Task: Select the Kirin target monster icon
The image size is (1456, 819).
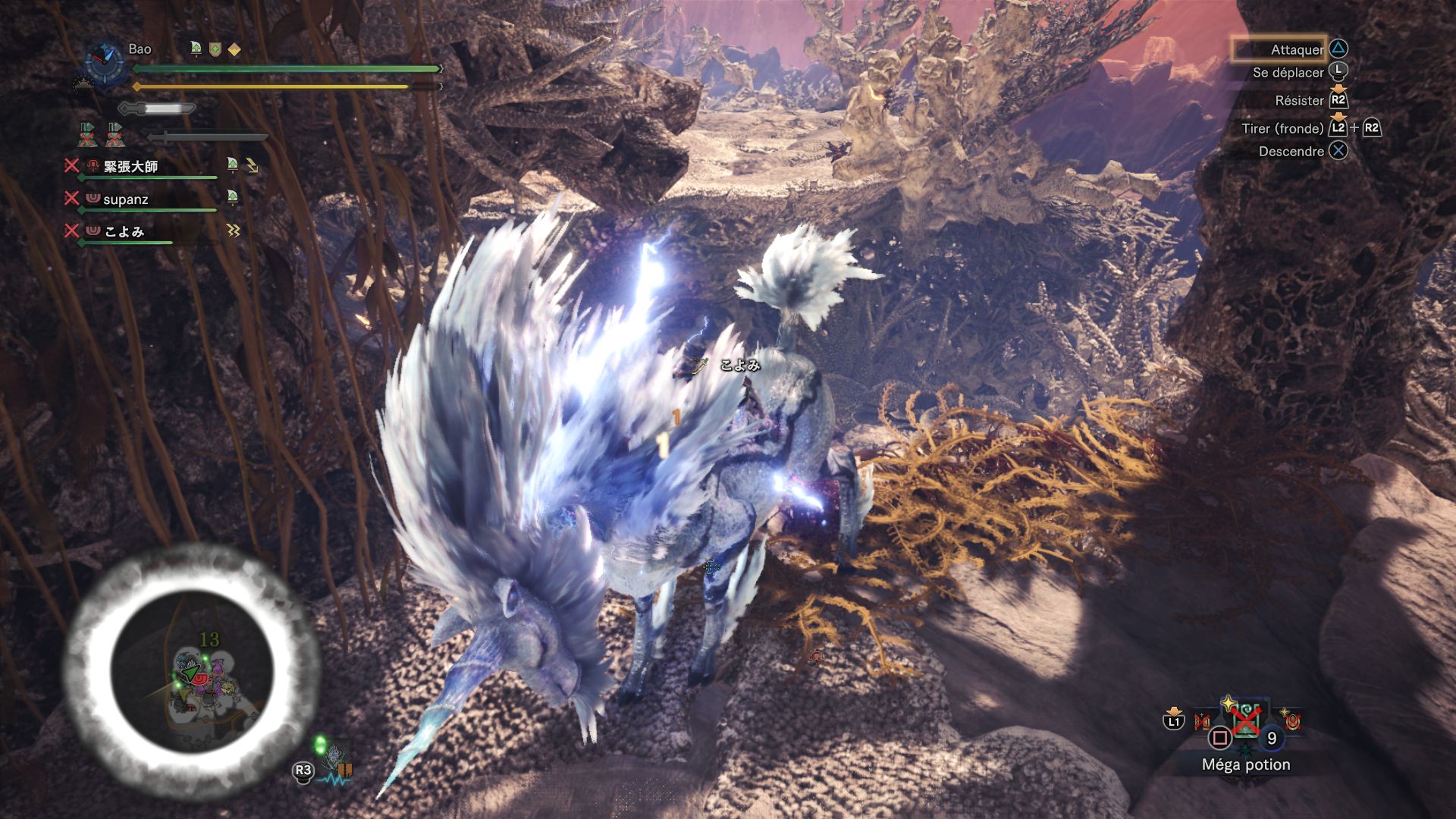Action: [334, 761]
